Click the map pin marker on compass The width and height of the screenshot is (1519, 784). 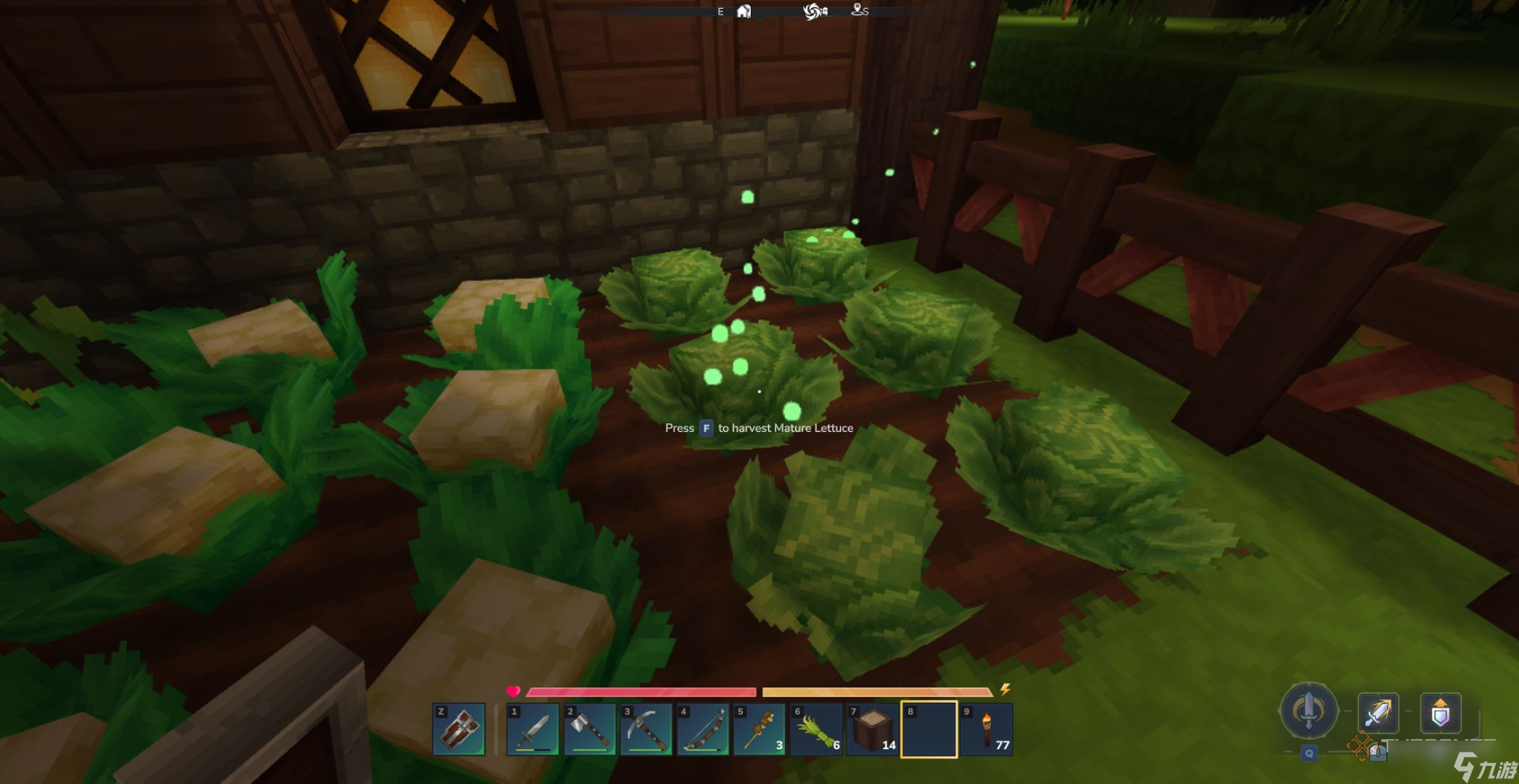coord(858,10)
